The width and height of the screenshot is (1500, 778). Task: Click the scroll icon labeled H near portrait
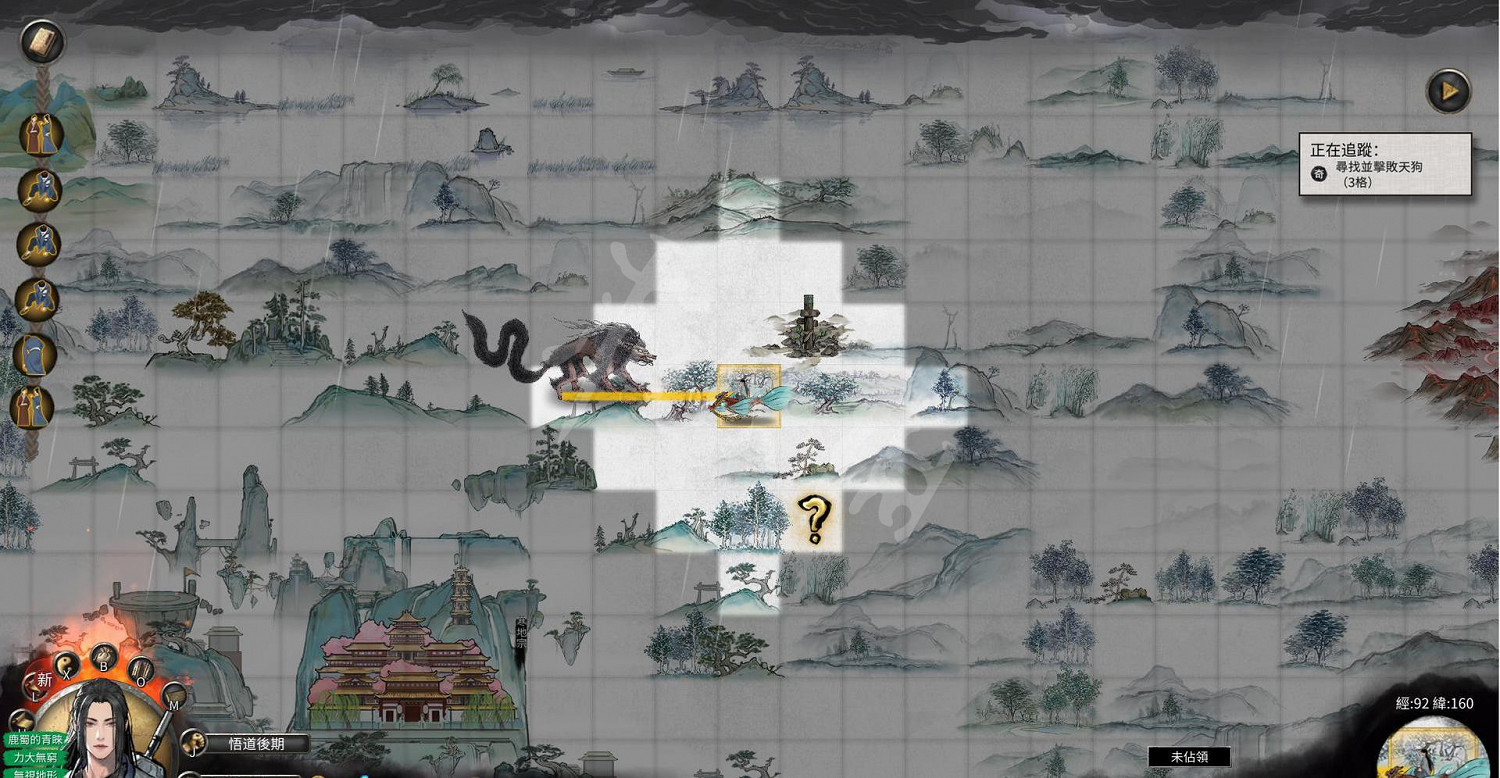pyautogui.click(x=23, y=722)
